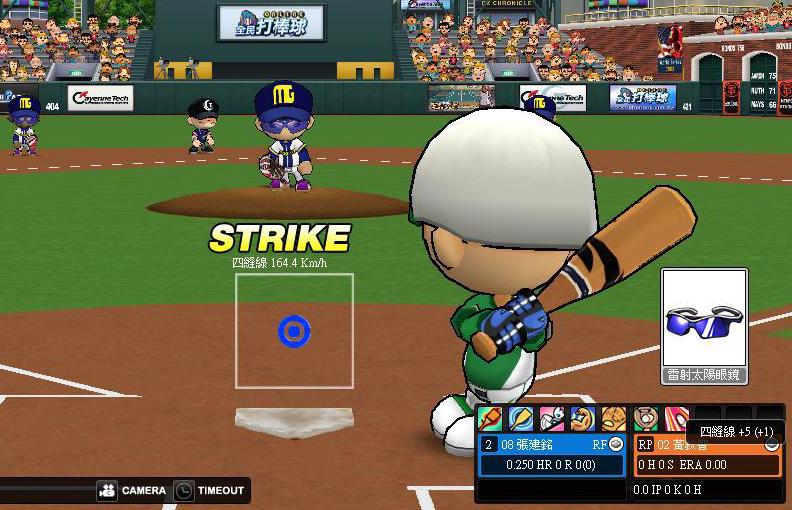Click the baseball icon beside RF
Image resolution: width=792 pixels, height=510 pixels.
616,444
